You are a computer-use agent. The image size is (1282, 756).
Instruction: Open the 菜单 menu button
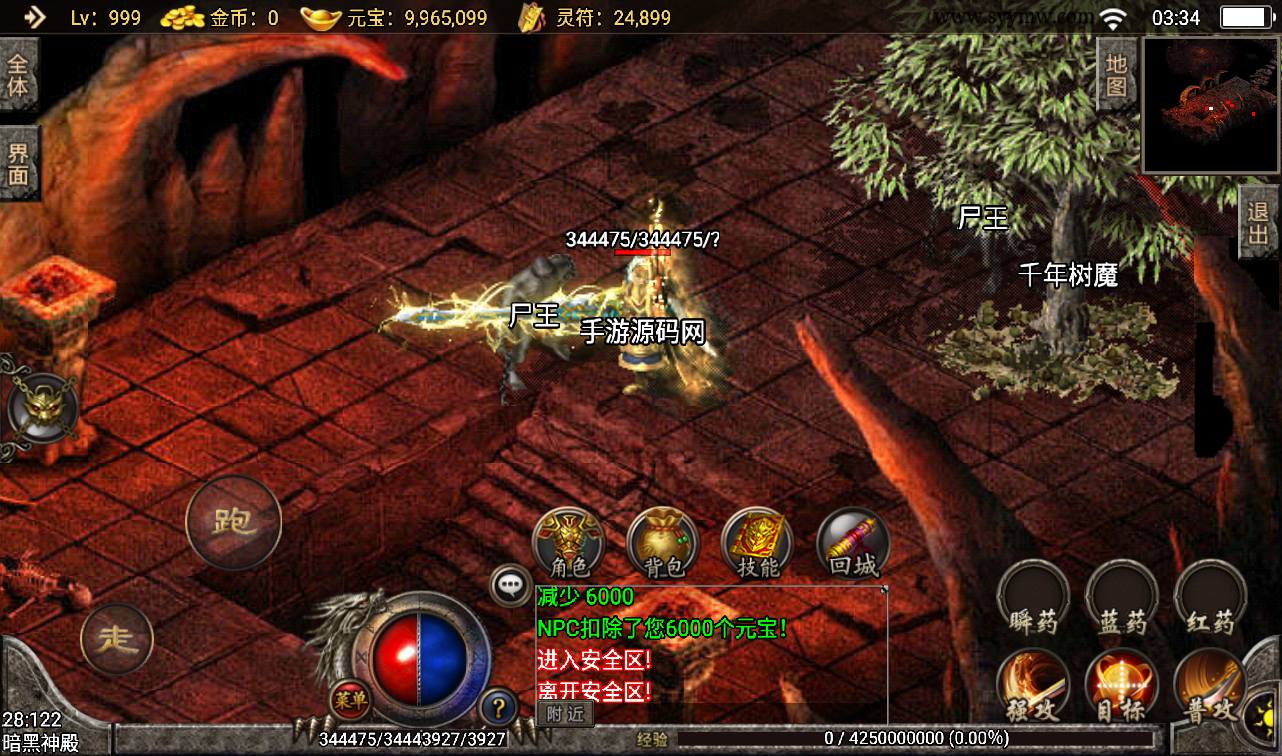click(x=350, y=699)
